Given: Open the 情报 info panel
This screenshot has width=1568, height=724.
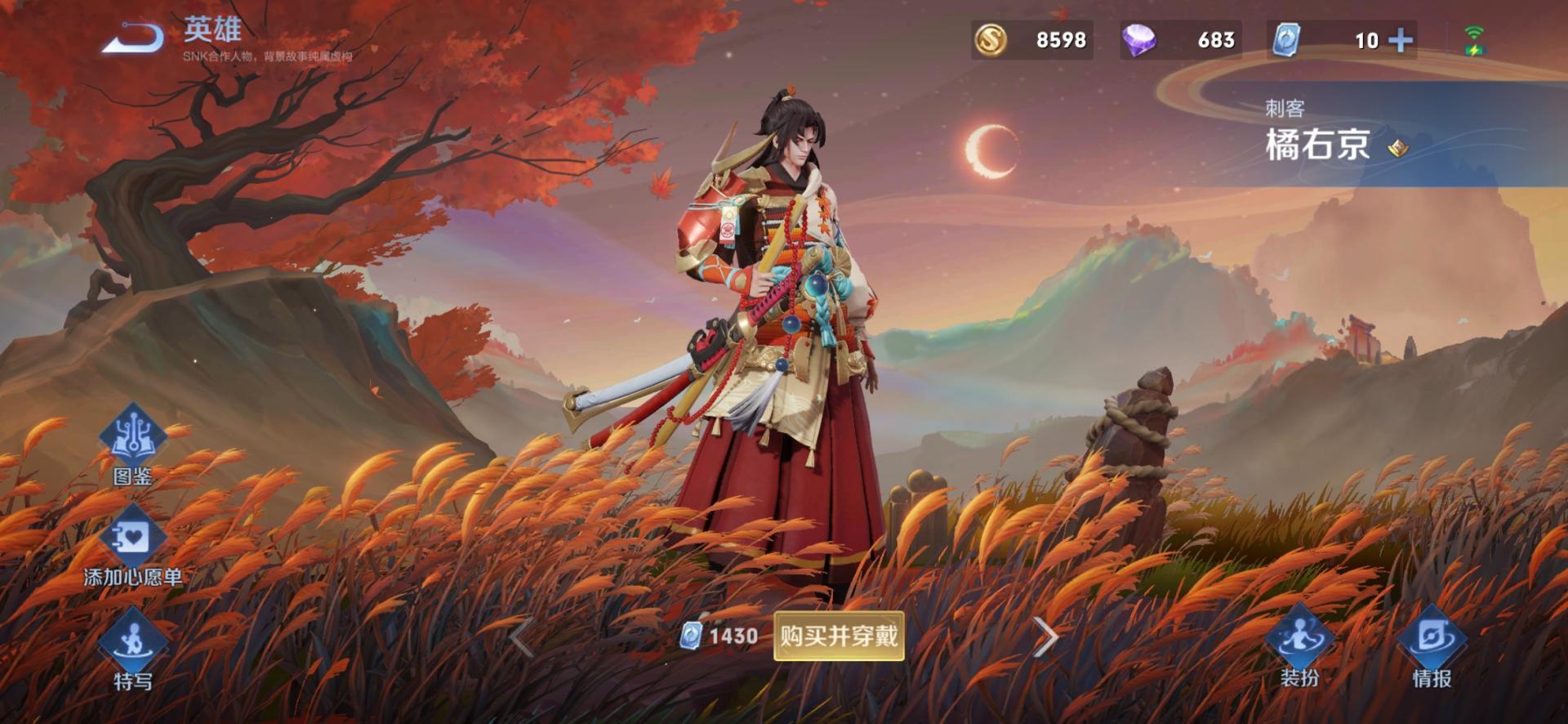Looking at the screenshot, I should (1432, 647).
